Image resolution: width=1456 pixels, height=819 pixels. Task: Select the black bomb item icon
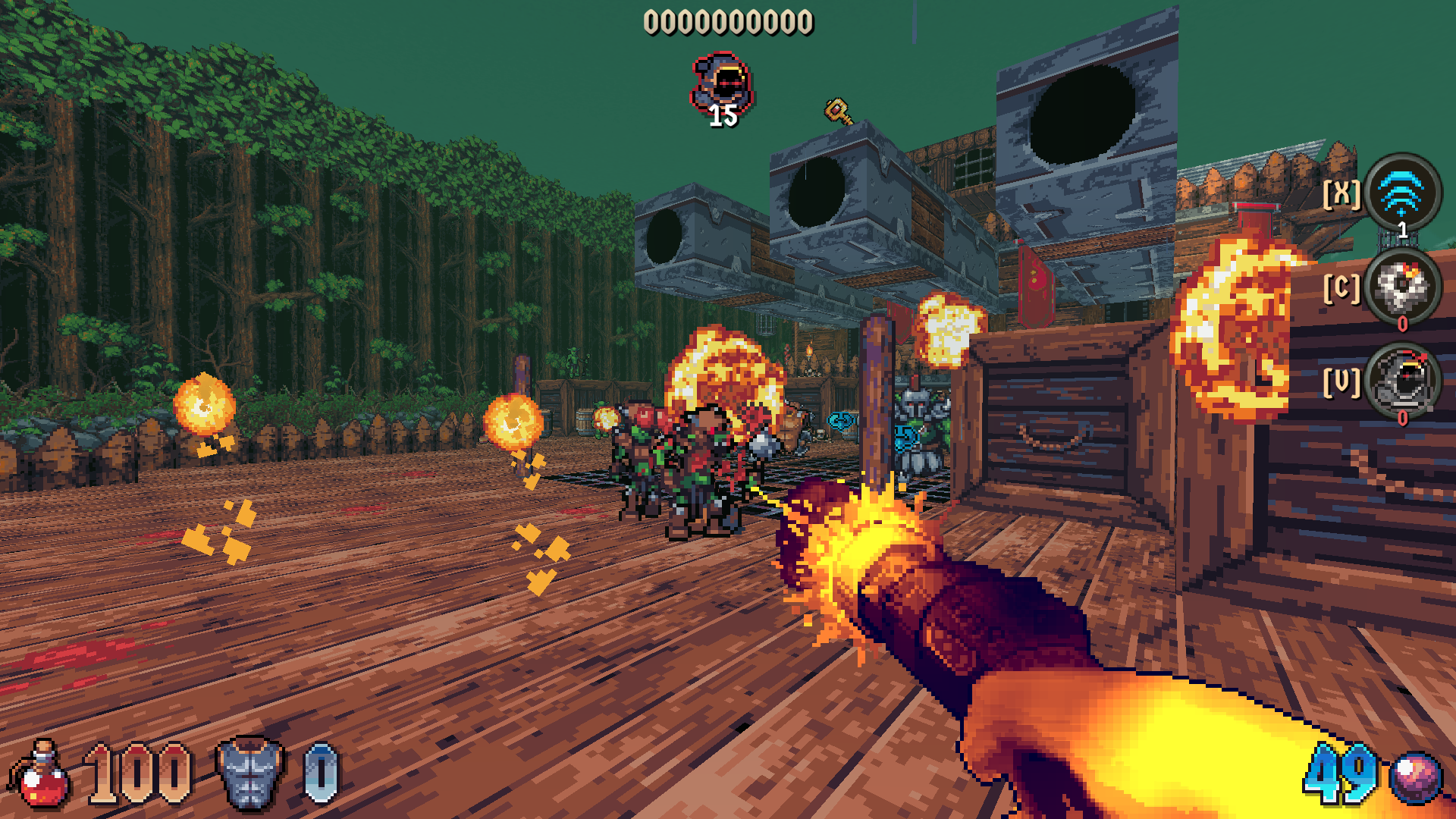1402,381
